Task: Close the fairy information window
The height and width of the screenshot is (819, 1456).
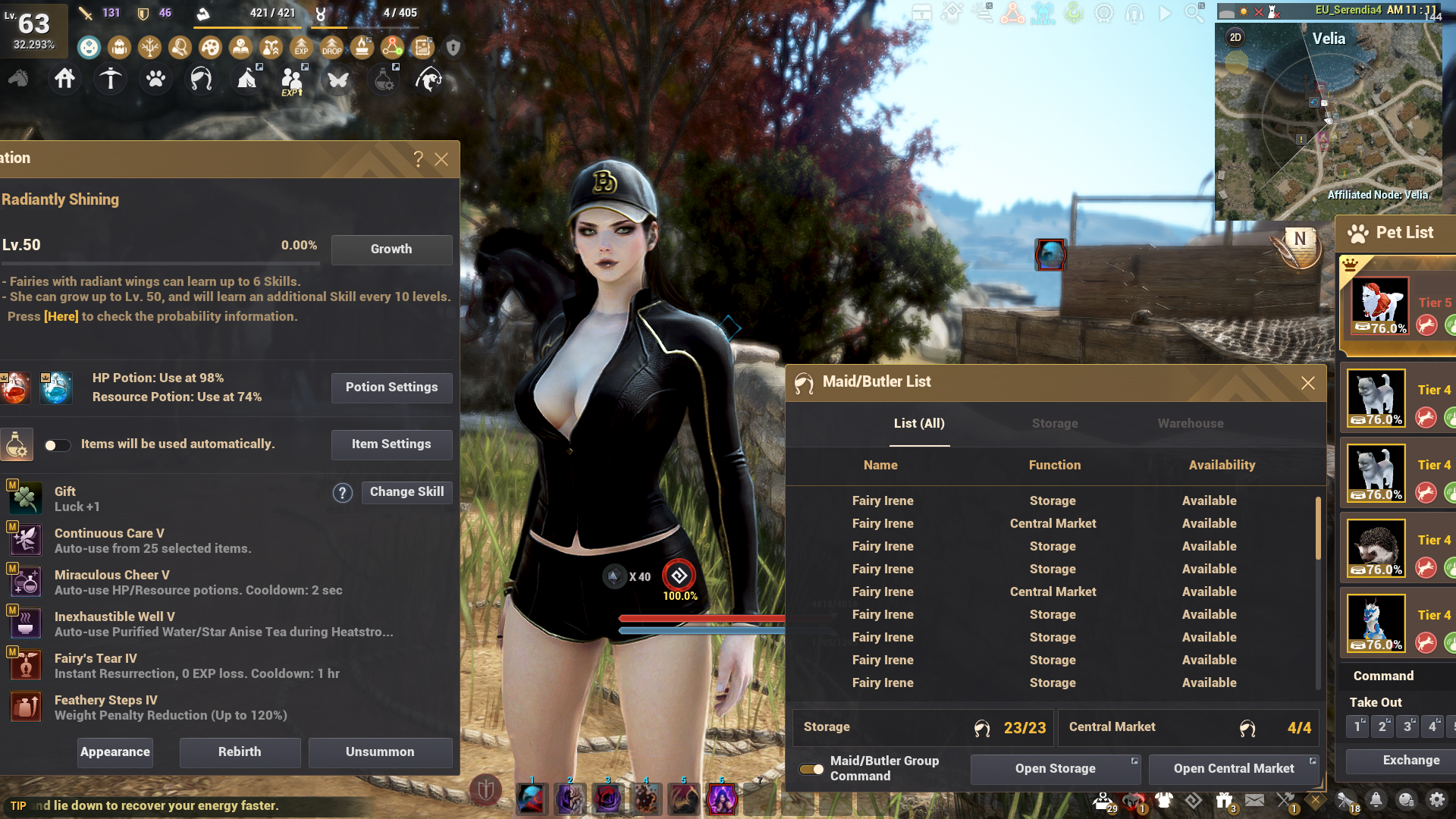Action: (441, 159)
